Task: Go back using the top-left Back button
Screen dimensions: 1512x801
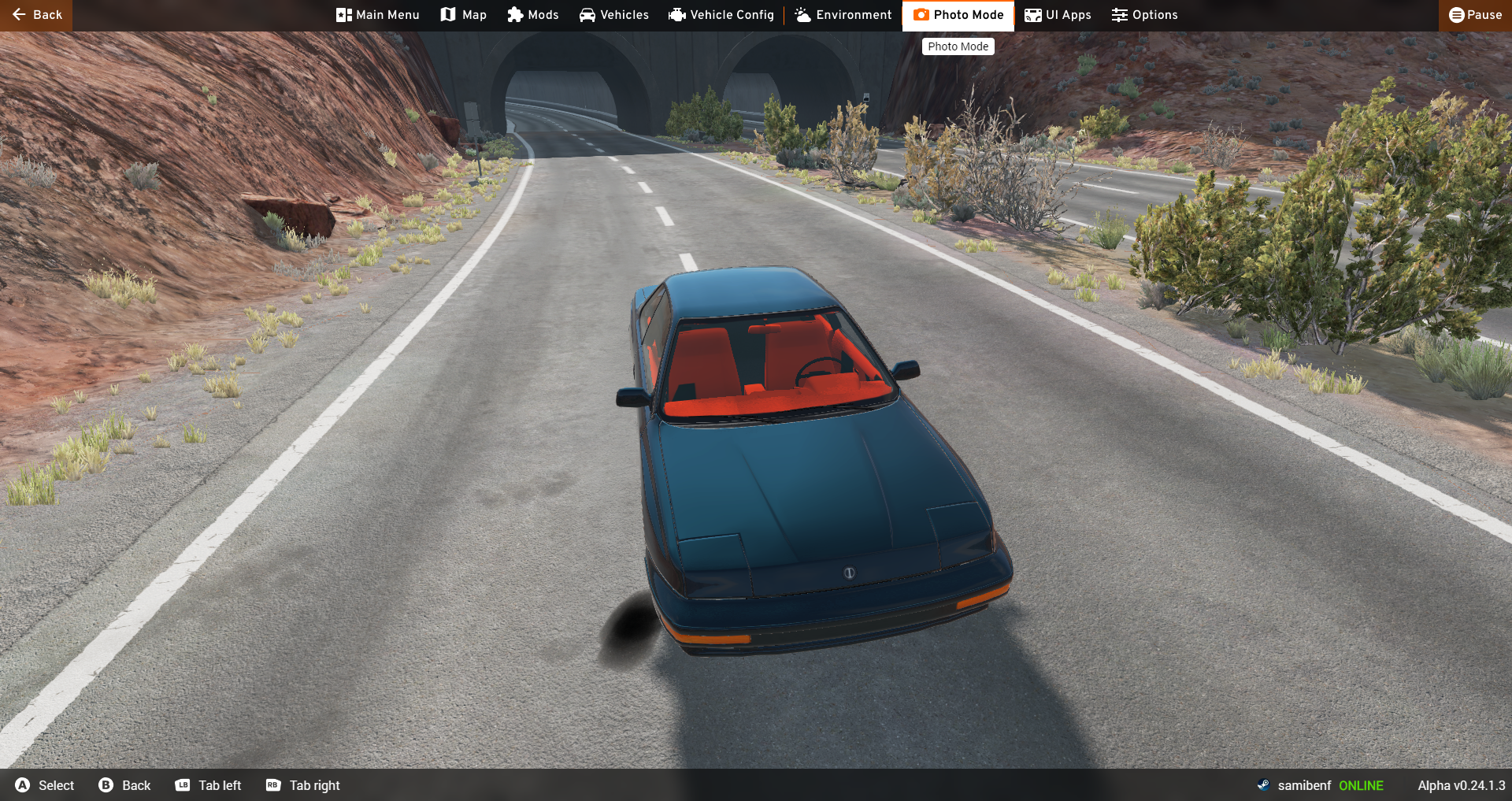Action: tap(36, 15)
